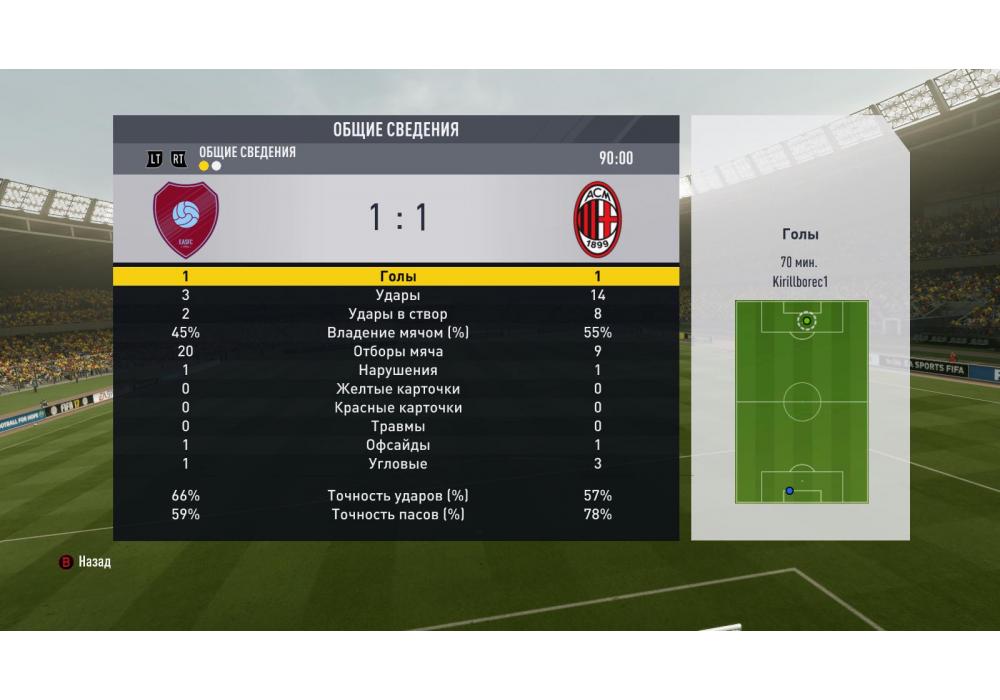Select the Нарушения row

397,370
